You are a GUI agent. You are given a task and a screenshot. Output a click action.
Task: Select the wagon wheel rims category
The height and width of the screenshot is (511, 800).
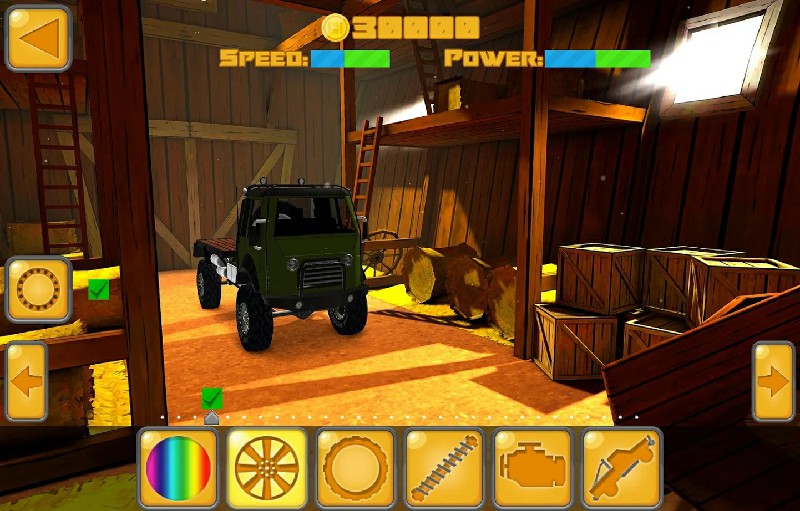266,467
